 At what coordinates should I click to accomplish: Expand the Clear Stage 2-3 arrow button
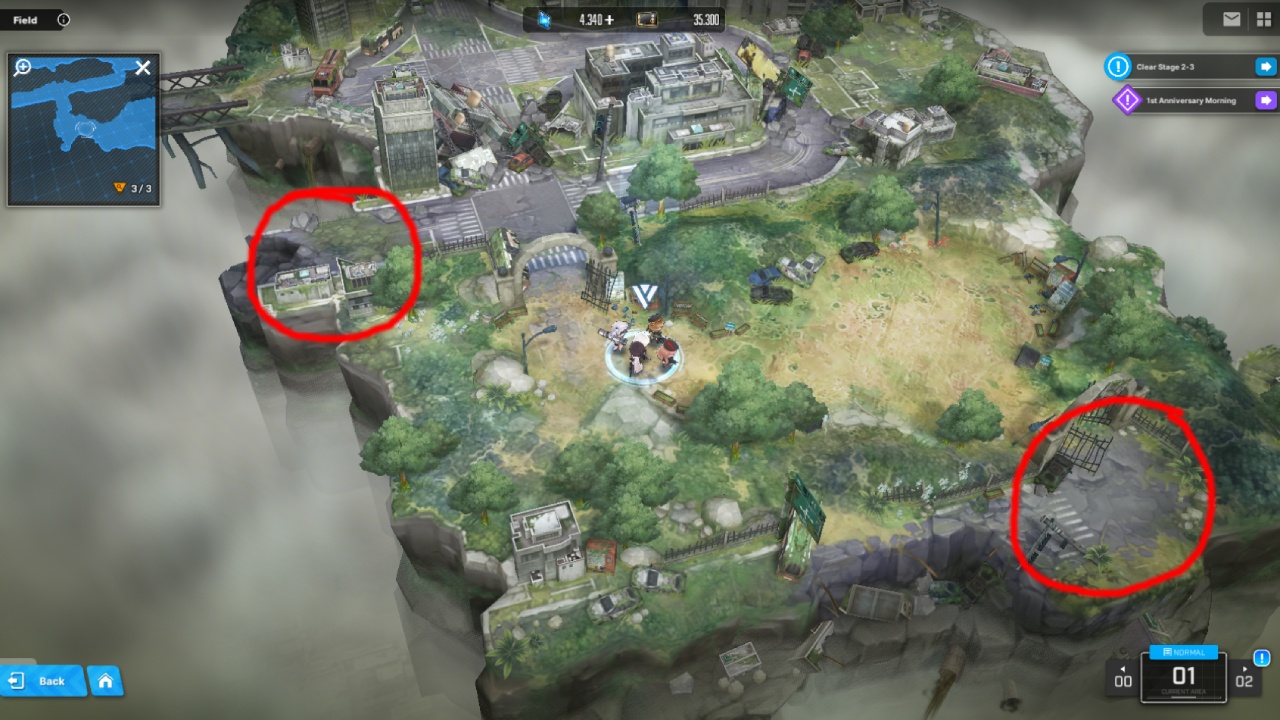pyautogui.click(x=1266, y=67)
